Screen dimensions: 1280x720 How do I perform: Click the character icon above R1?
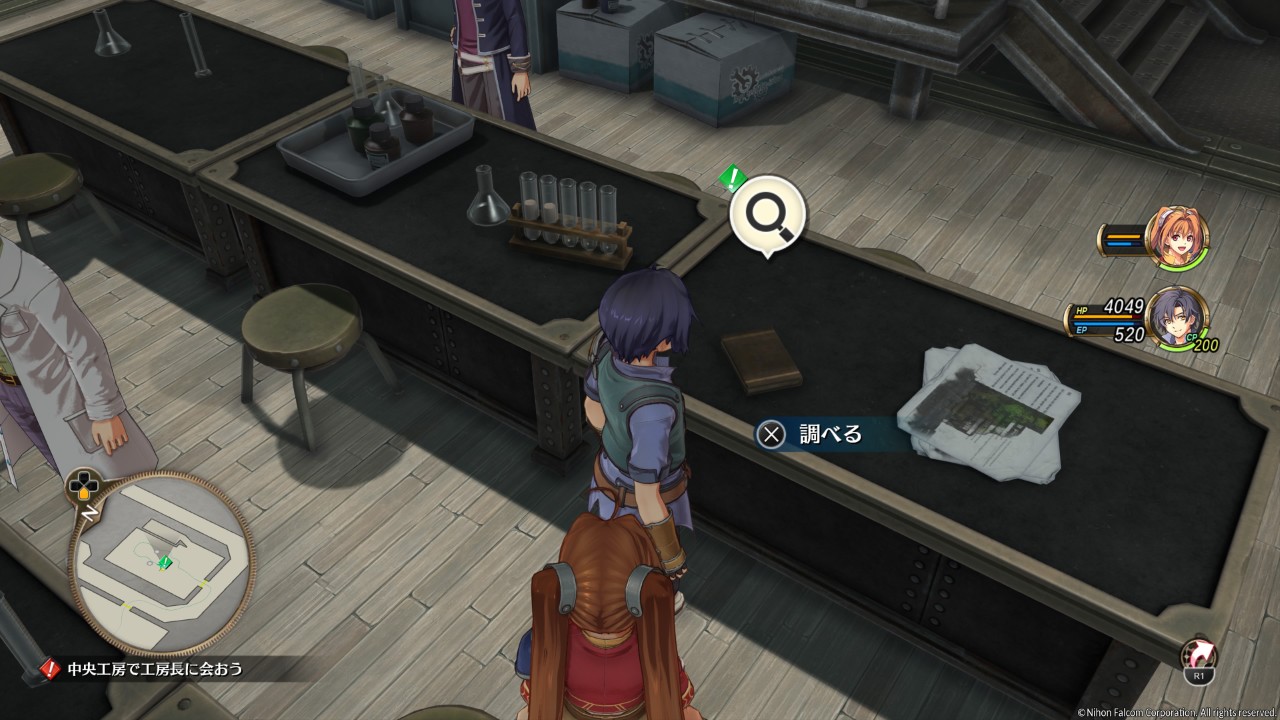[x=1199, y=653]
